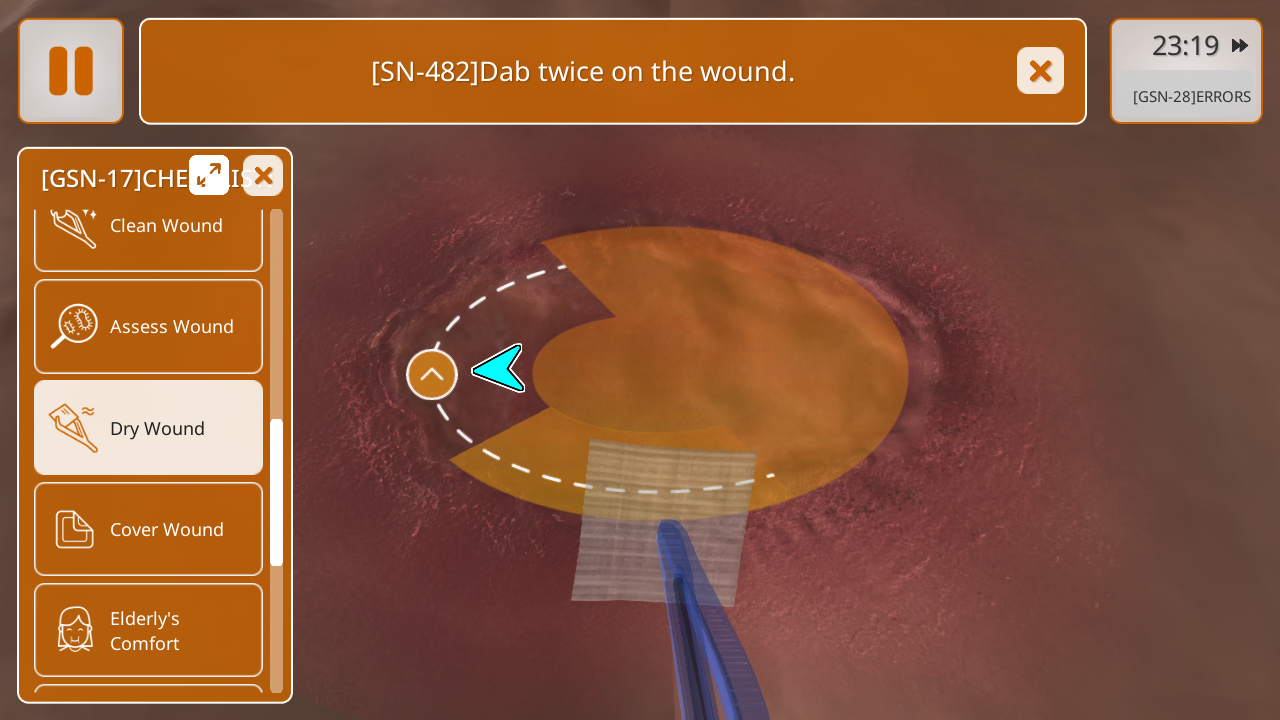
Task: Pause the game with the pause button
Action: (x=71, y=71)
